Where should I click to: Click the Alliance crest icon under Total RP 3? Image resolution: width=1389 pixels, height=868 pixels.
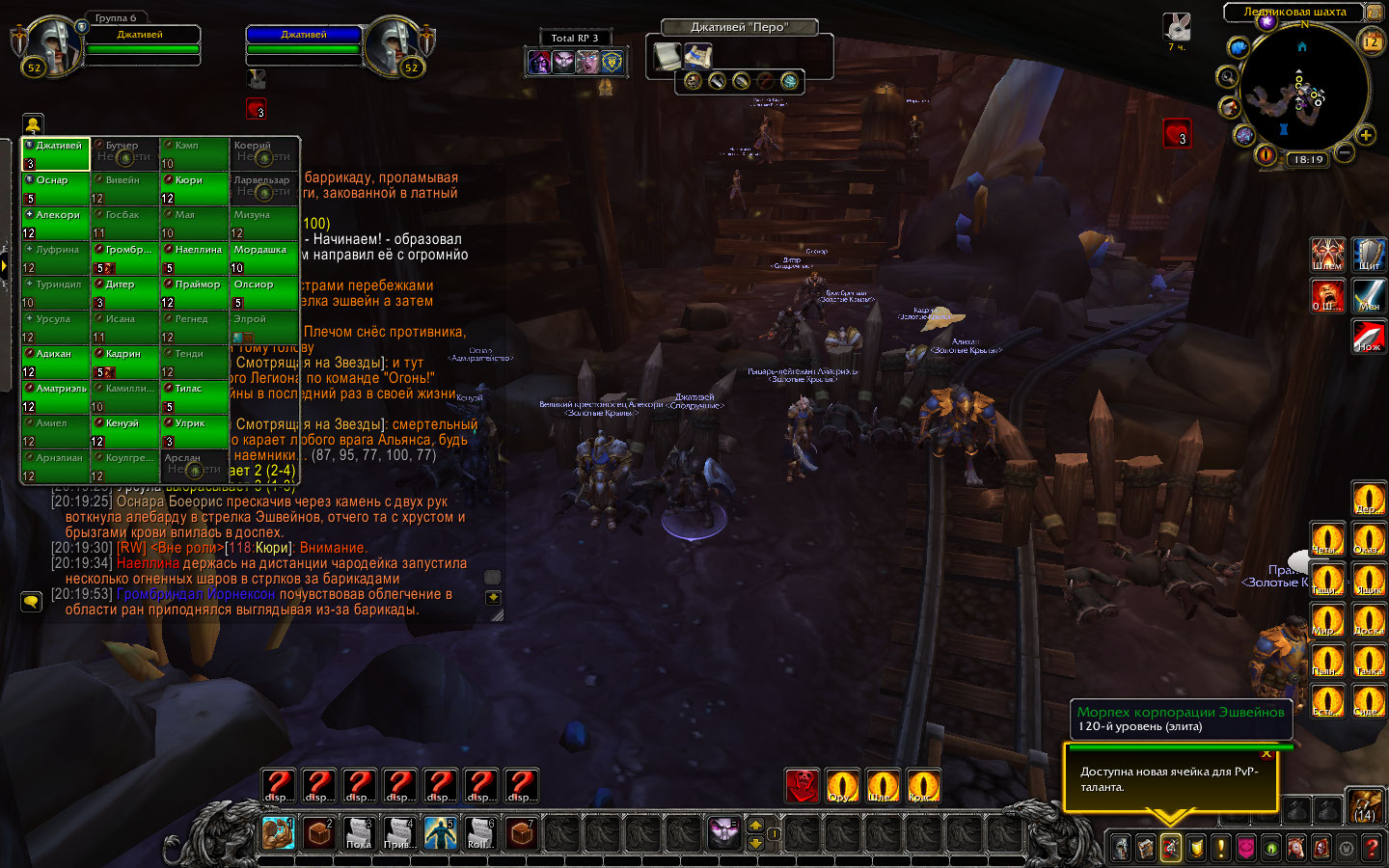[612, 63]
